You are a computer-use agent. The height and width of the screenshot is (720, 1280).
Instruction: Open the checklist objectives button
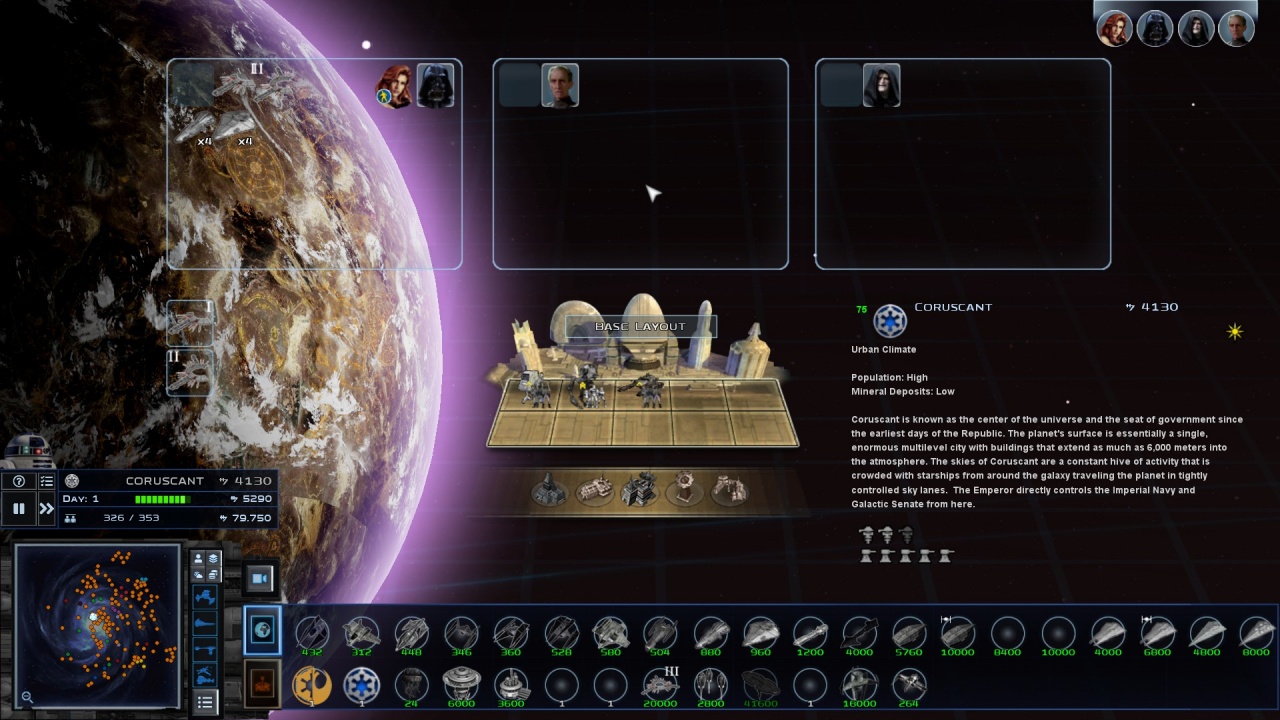46,481
